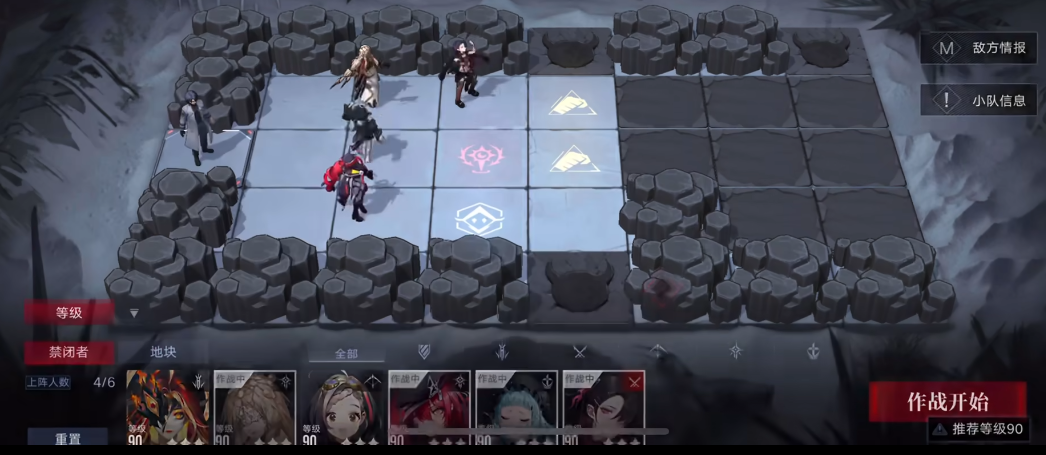
Task: Select the pink eye-marked board tile
Action: pyautogui.click(x=479, y=158)
